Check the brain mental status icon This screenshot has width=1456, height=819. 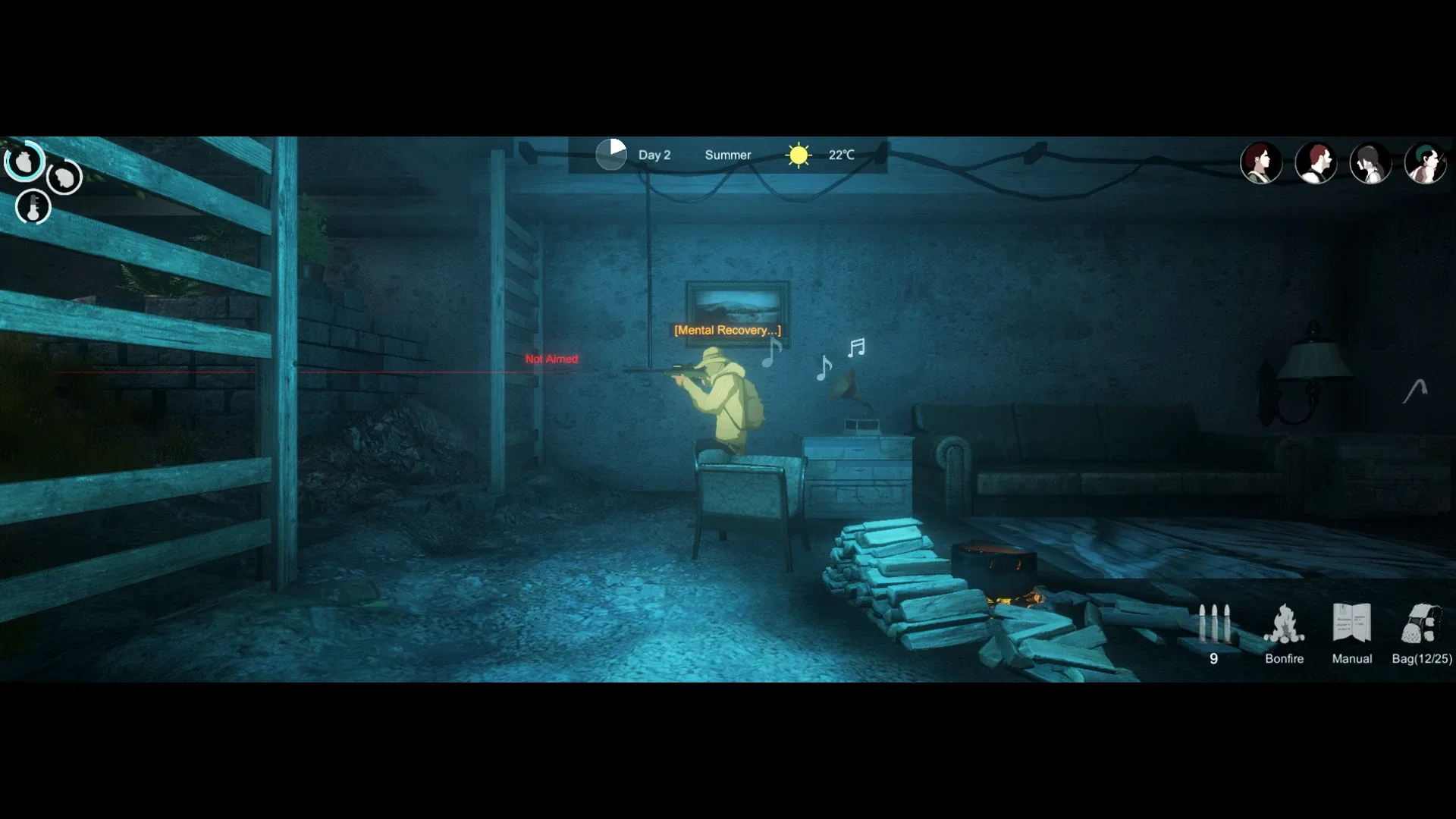point(64,177)
